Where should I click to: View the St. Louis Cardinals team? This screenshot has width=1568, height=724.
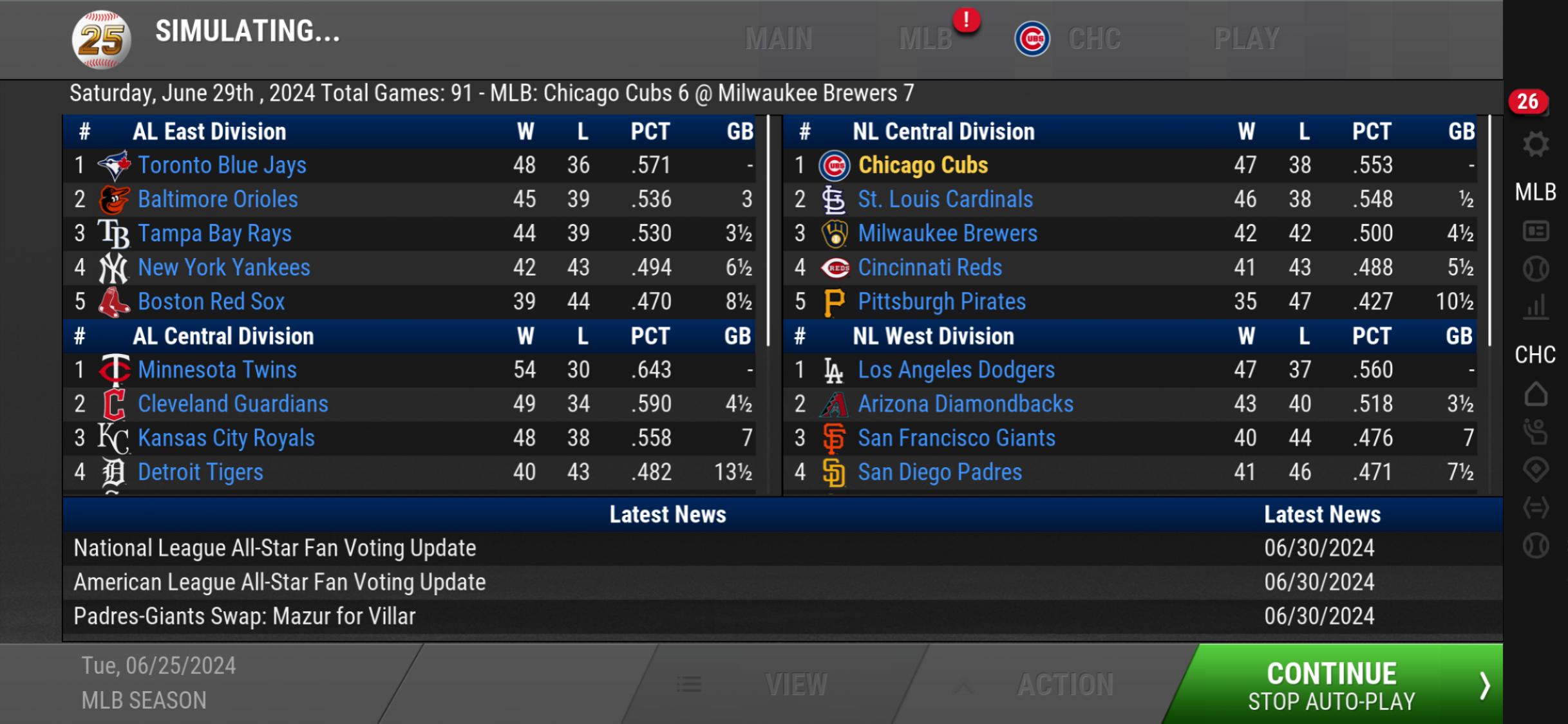click(945, 200)
